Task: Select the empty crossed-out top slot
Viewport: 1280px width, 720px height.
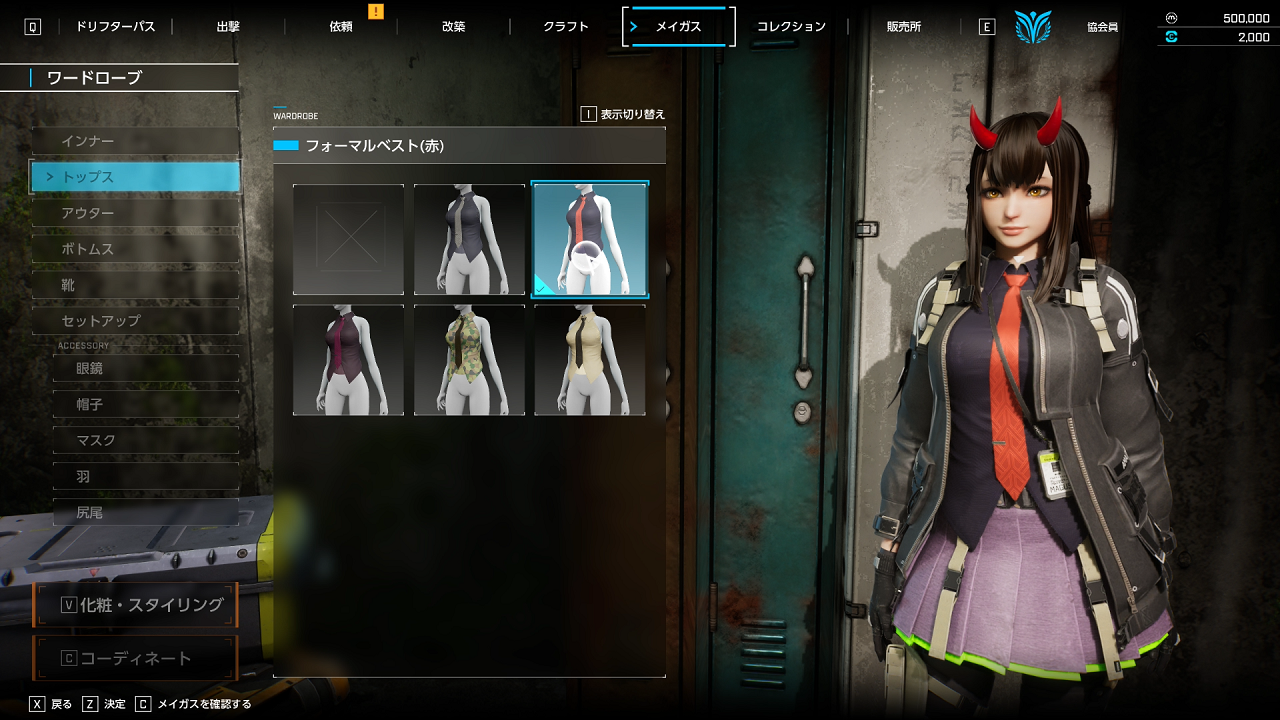Action: pos(349,240)
